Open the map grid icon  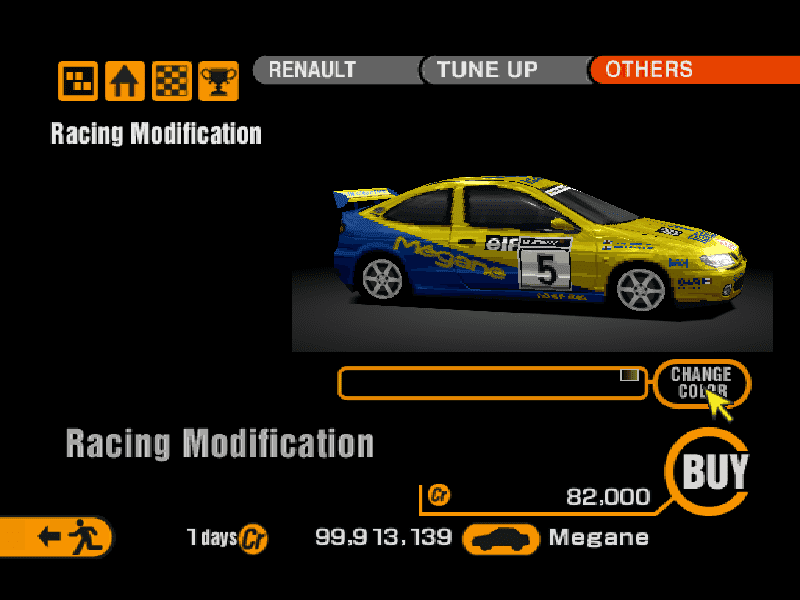click(78, 81)
